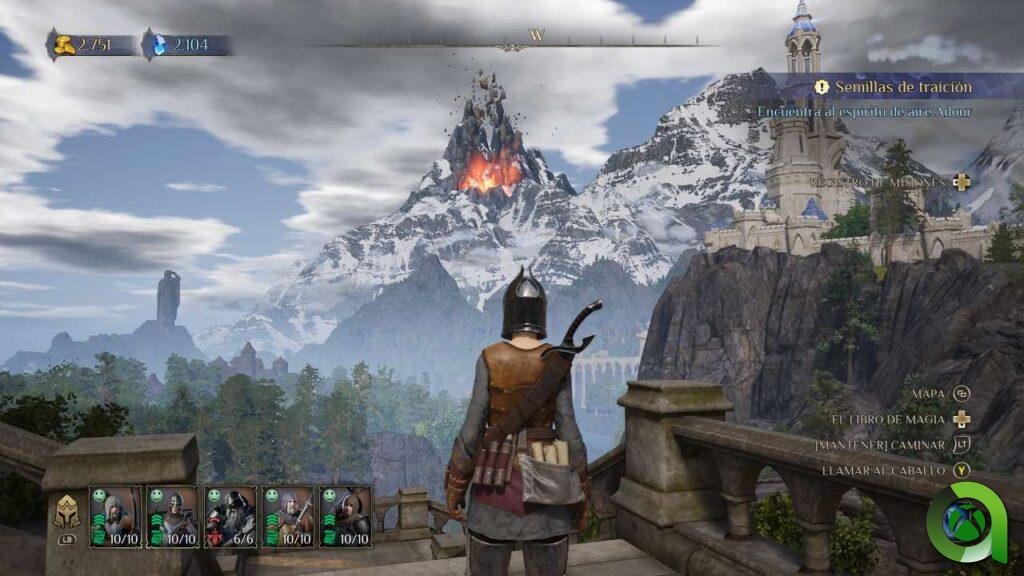The height and width of the screenshot is (576, 1024).
Task: Select the axe-wielding unit portrait
Action: (x=288, y=516)
